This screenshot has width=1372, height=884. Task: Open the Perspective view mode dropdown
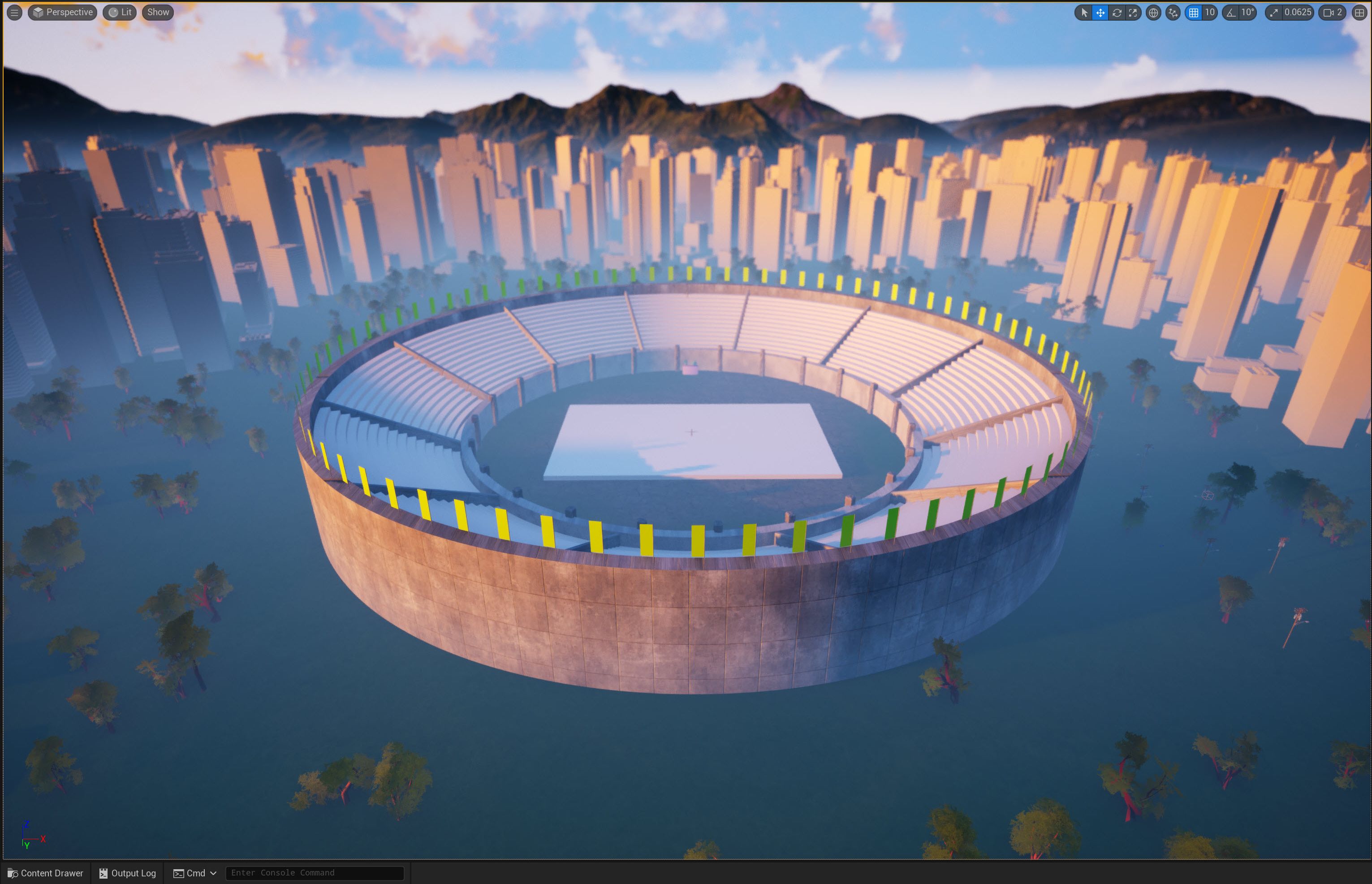(63, 12)
